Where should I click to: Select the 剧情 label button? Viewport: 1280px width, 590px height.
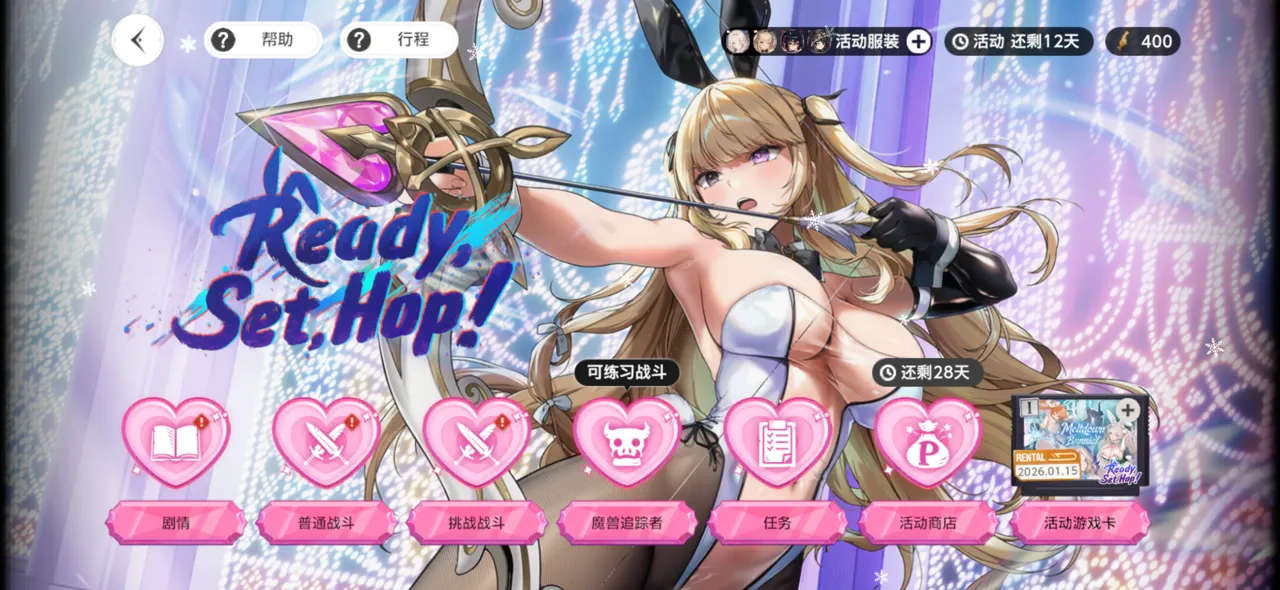(176, 523)
